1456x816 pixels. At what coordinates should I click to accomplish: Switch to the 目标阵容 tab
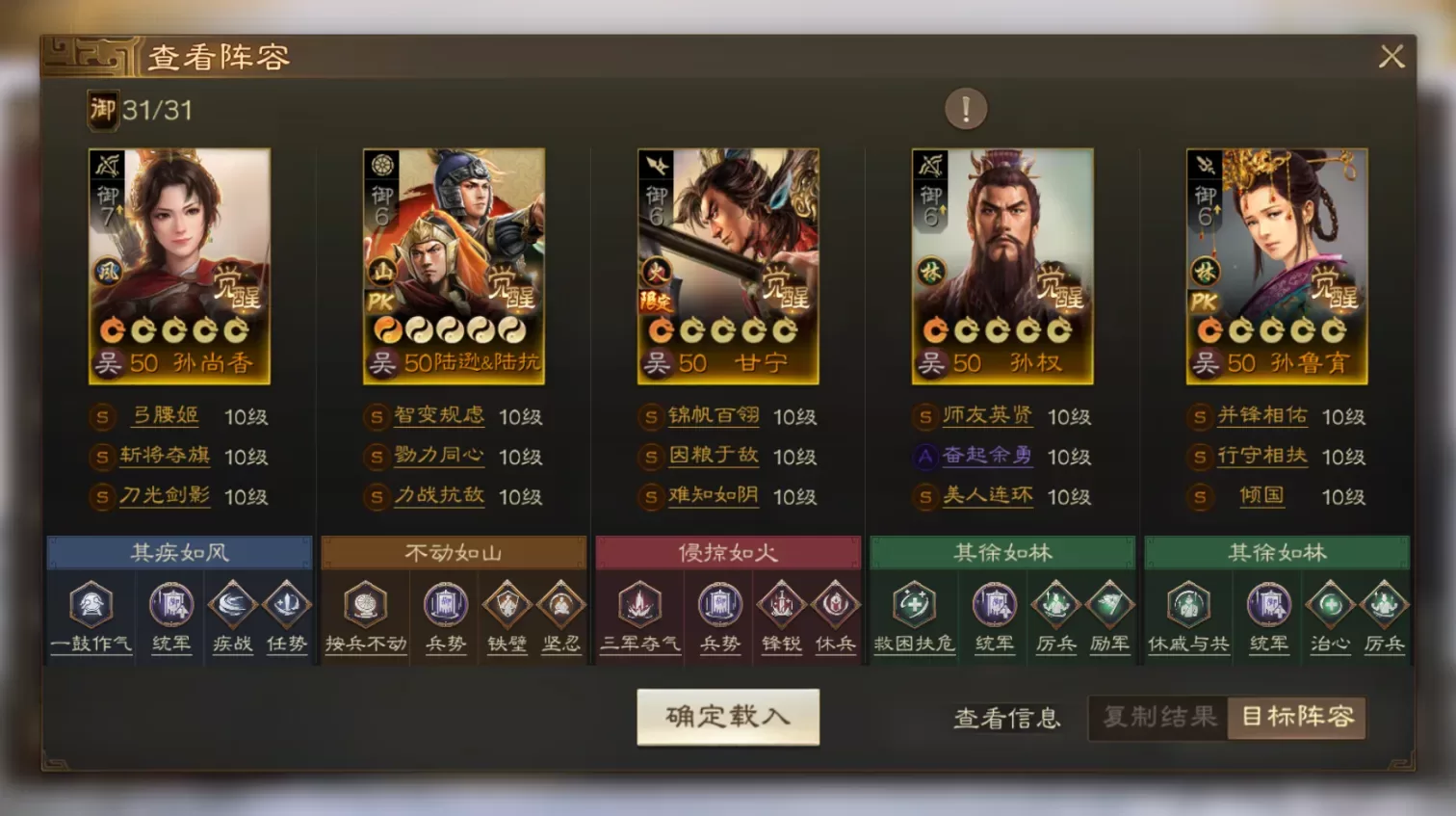(x=1295, y=718)
